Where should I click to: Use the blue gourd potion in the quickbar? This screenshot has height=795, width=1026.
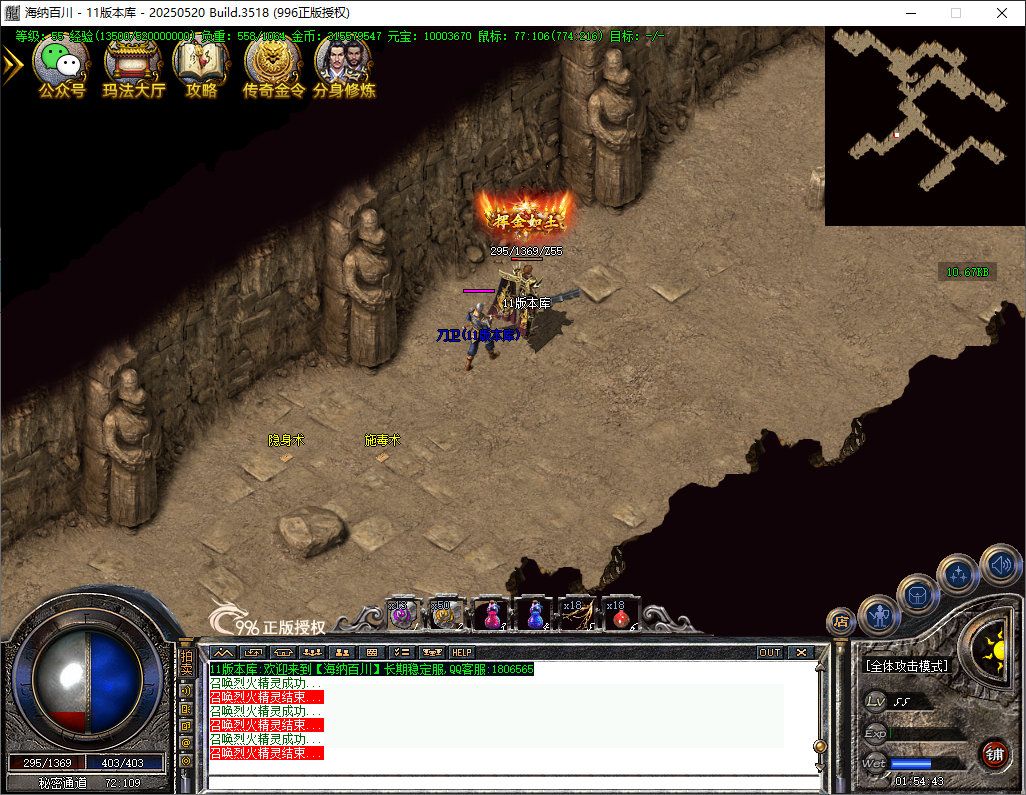coord(534,614)
